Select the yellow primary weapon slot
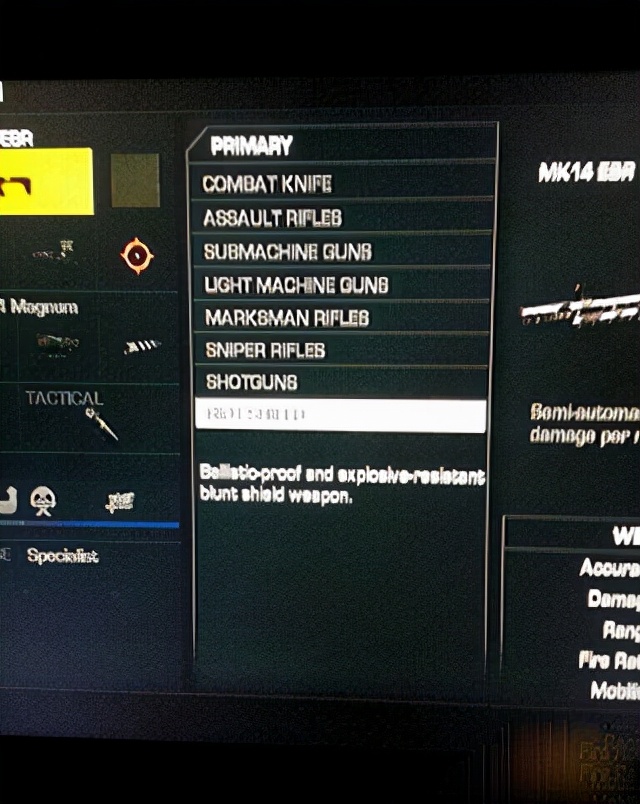This screenshot has height=804, width=640. [x=46, y=181]
